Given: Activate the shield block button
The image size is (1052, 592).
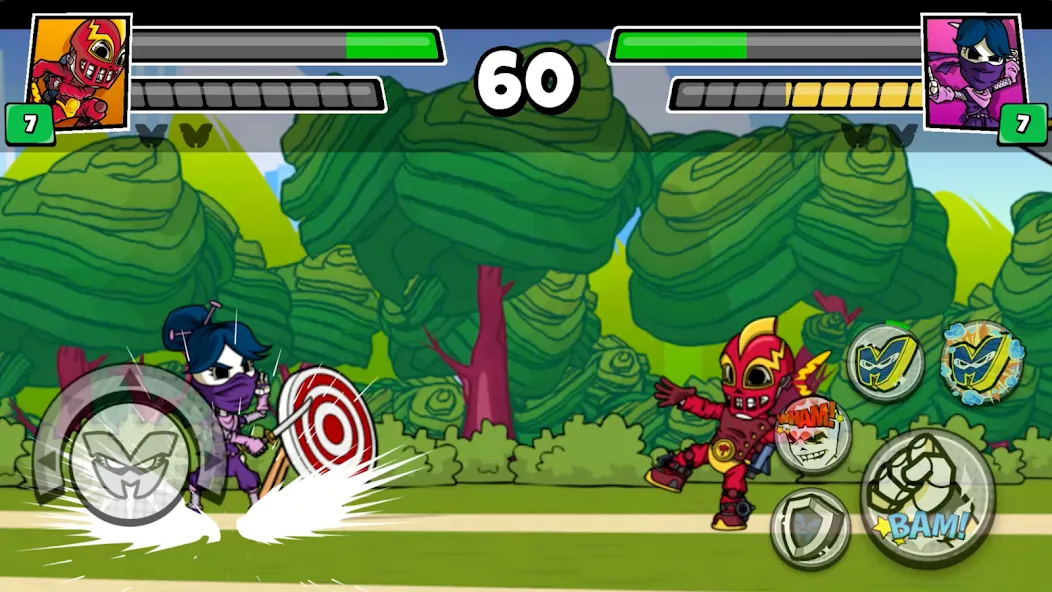Looking at the screenshot, I should (810, 528).
